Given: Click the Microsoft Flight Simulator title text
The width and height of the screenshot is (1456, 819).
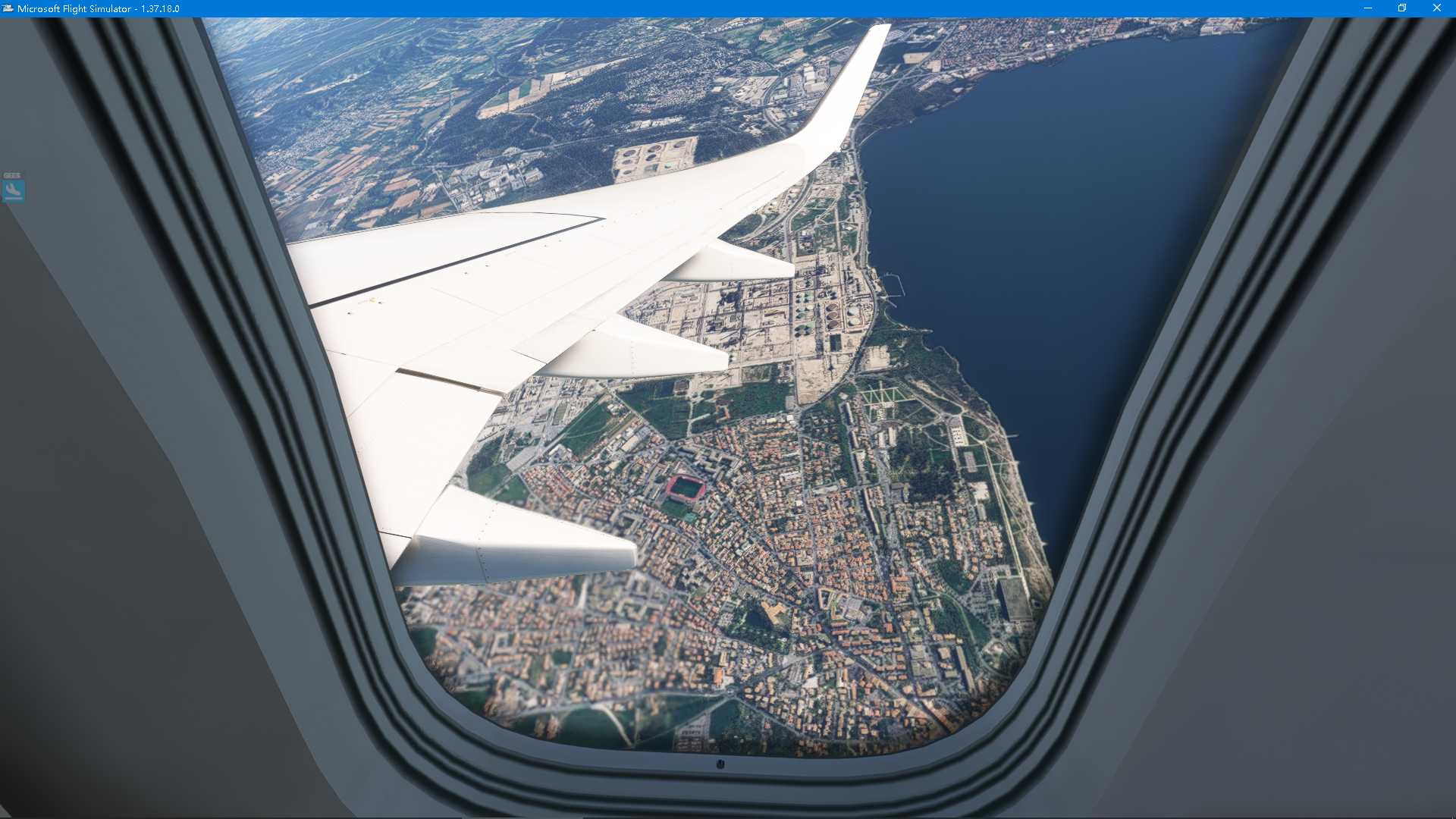Looking at the screenshot, I should click(x=72, y=8).
